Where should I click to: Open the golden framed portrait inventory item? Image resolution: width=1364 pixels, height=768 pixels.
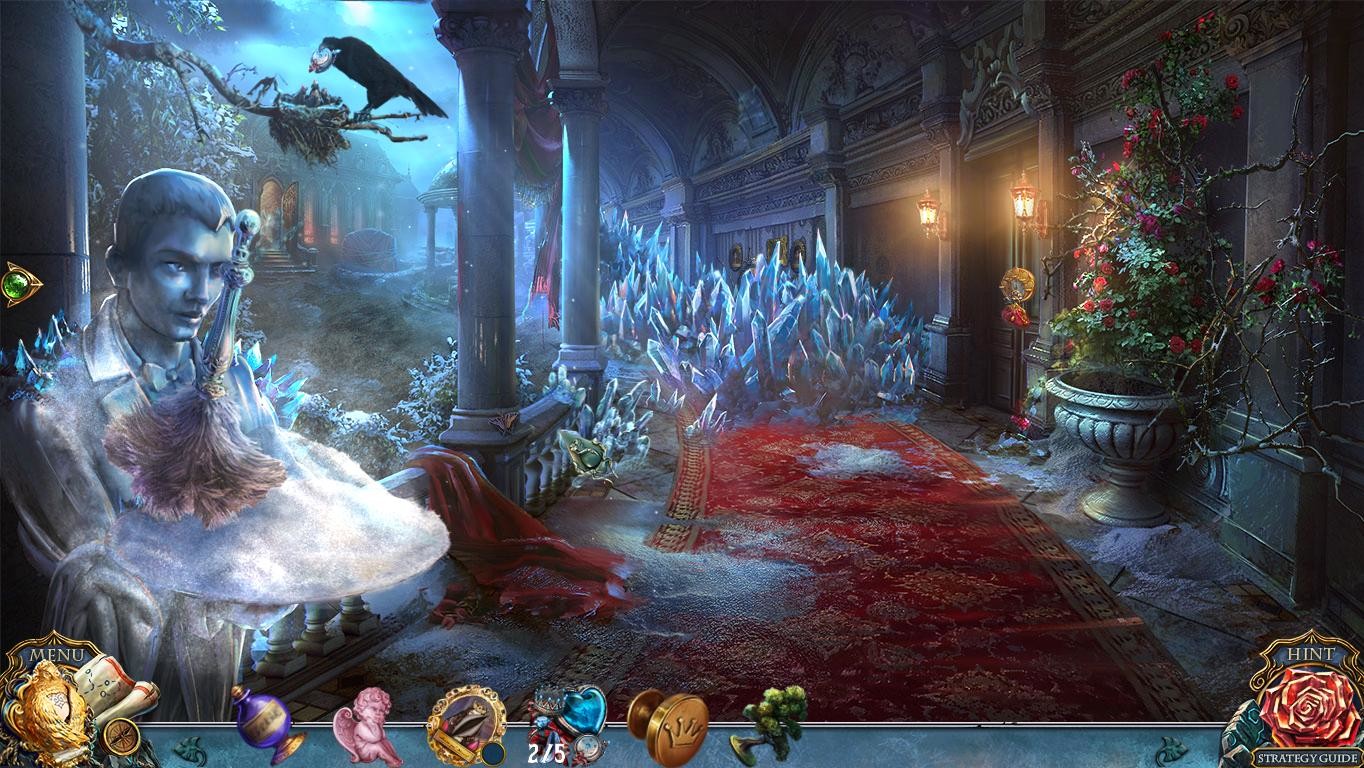coord(466,725)
